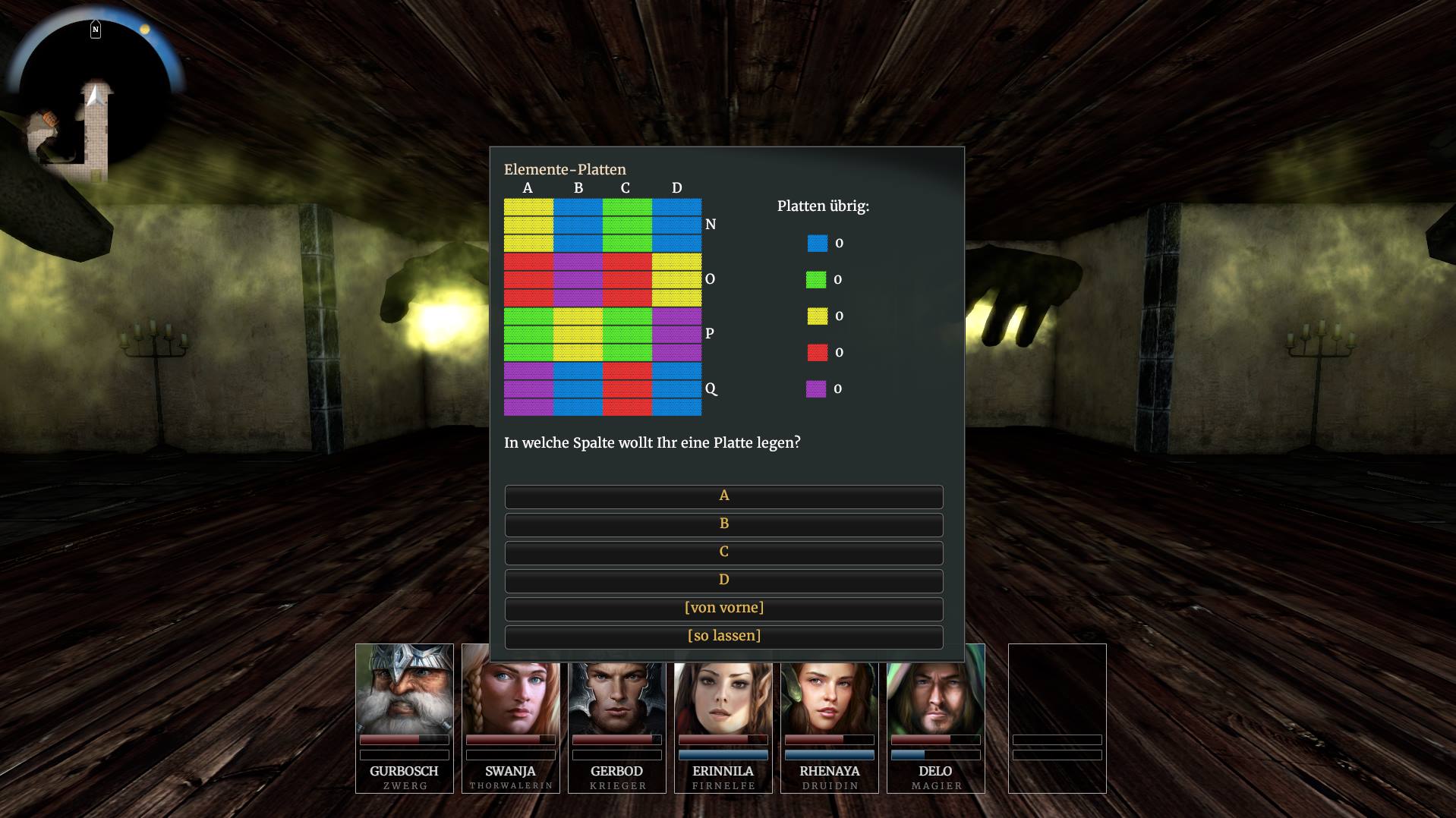Image resolution: width=1456 pixels, height=818 pixels.
Task: Open Swanja's character portrait
Action: click(510, 706)
